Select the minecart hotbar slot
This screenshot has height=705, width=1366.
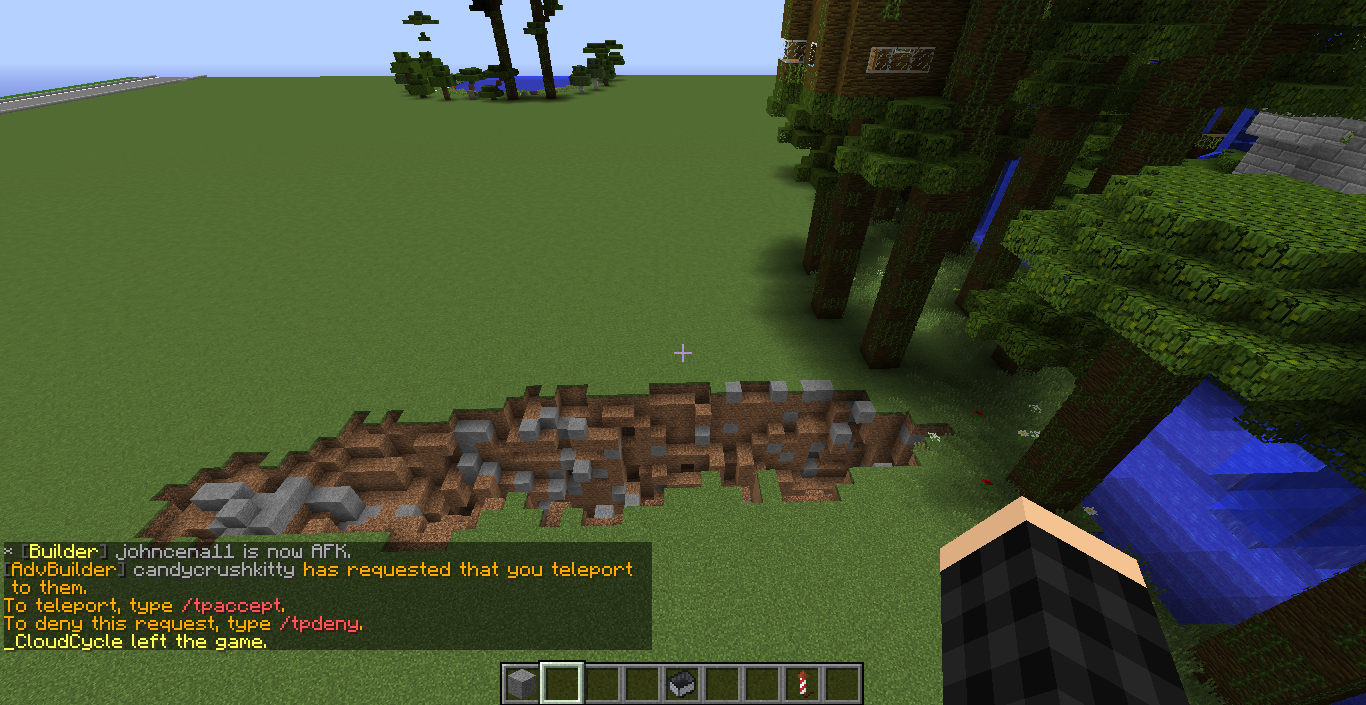click(x=682, y=684)
